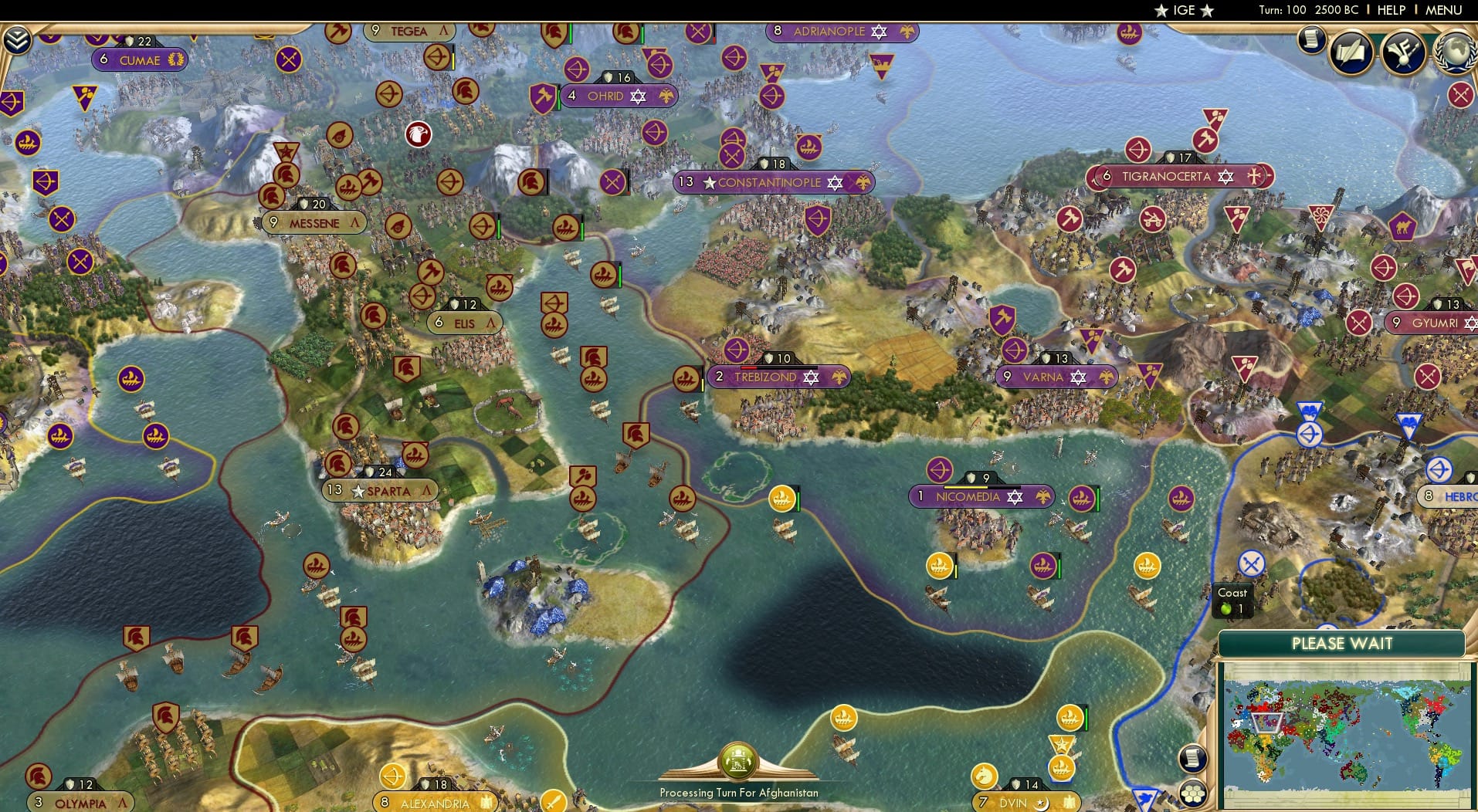This screenshot has height=812, width=1478.
Task: Click the Varna city banner star icon
Action: pos(1078,377)
